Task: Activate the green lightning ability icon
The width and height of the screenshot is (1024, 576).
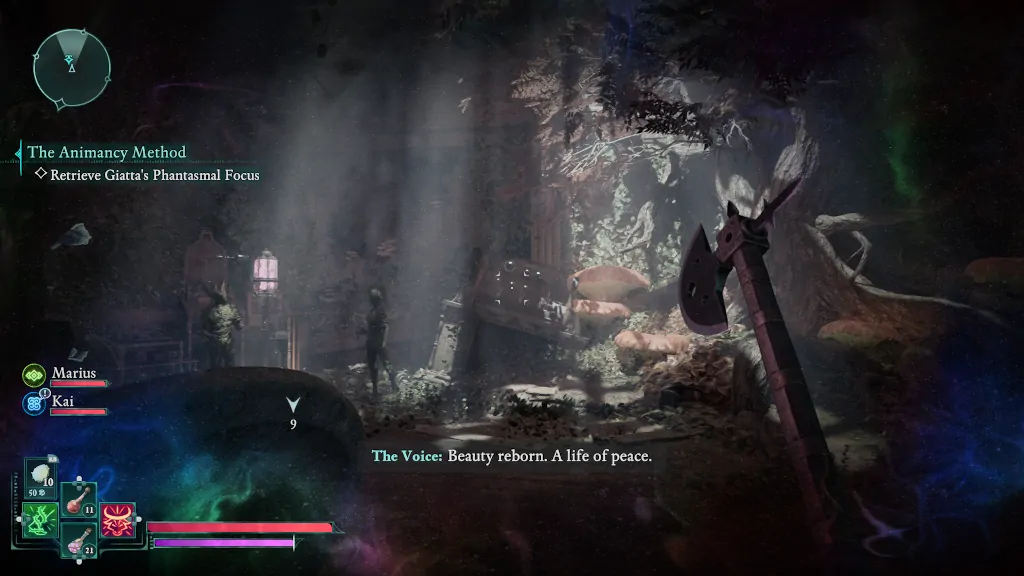Action: [39, 520]
